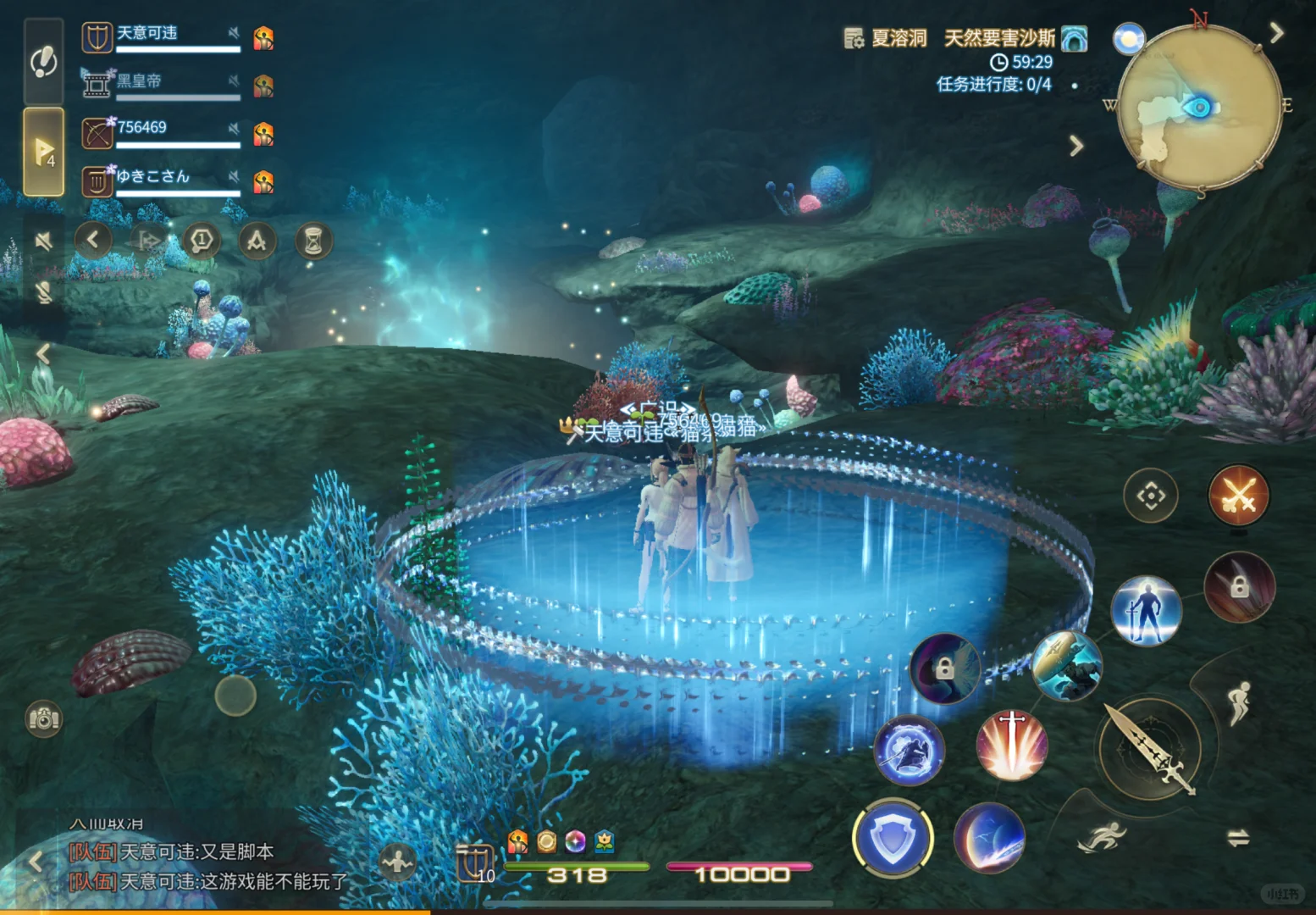Open the camera screenshot mode
This screenshot has width=1316, height=915.
[43, 719]
